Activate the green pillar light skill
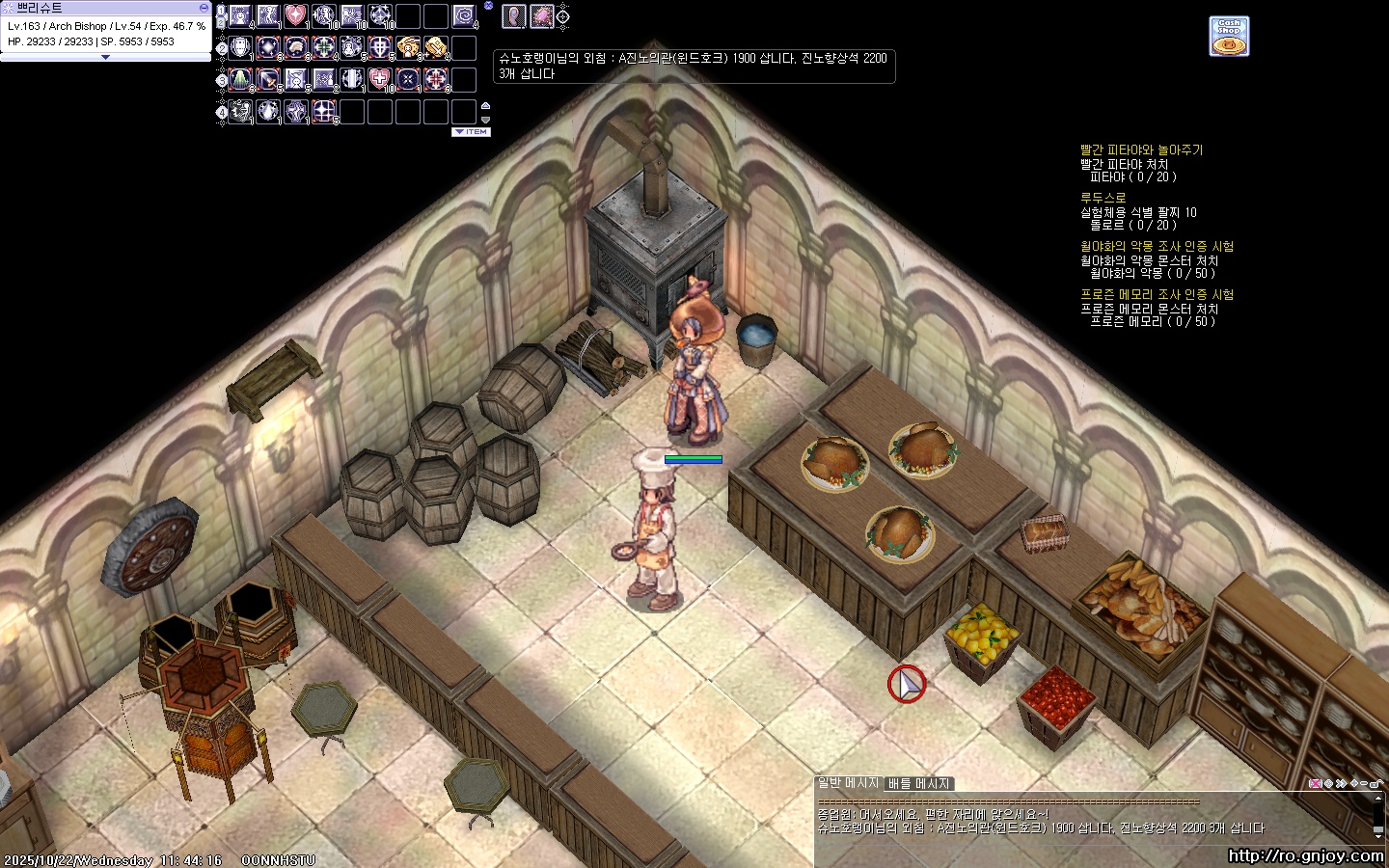This screenshot has height=868, width=1389. click(240, 79)
